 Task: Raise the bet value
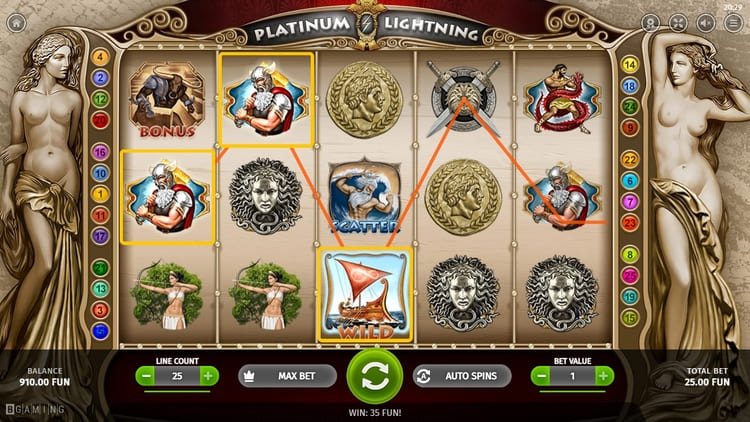pyautogui.click(x=604, y=376)
